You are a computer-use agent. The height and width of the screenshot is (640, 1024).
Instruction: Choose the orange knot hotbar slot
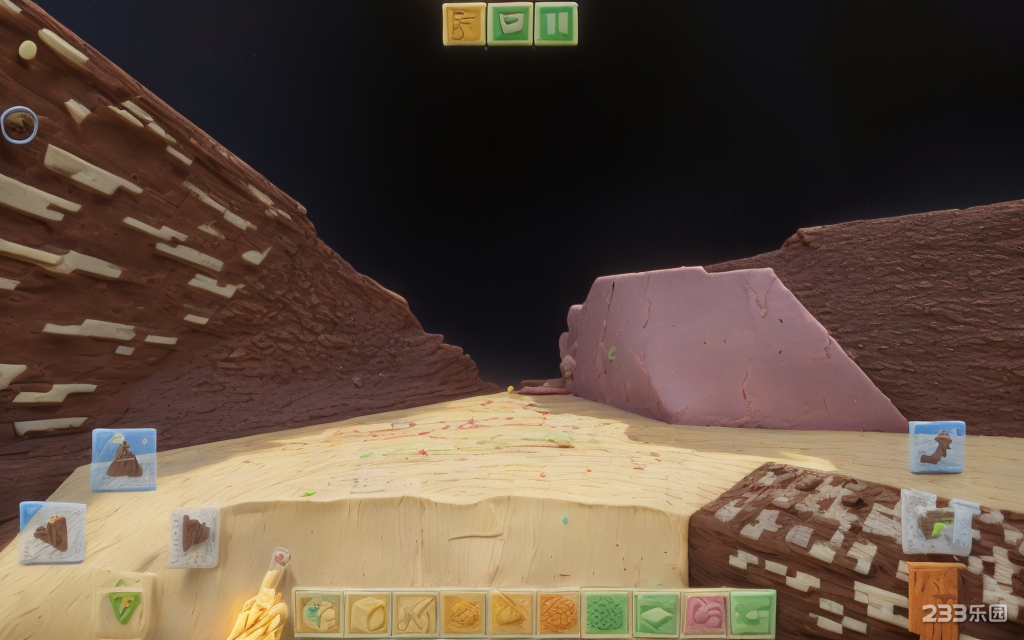click(x=559, y=613)
